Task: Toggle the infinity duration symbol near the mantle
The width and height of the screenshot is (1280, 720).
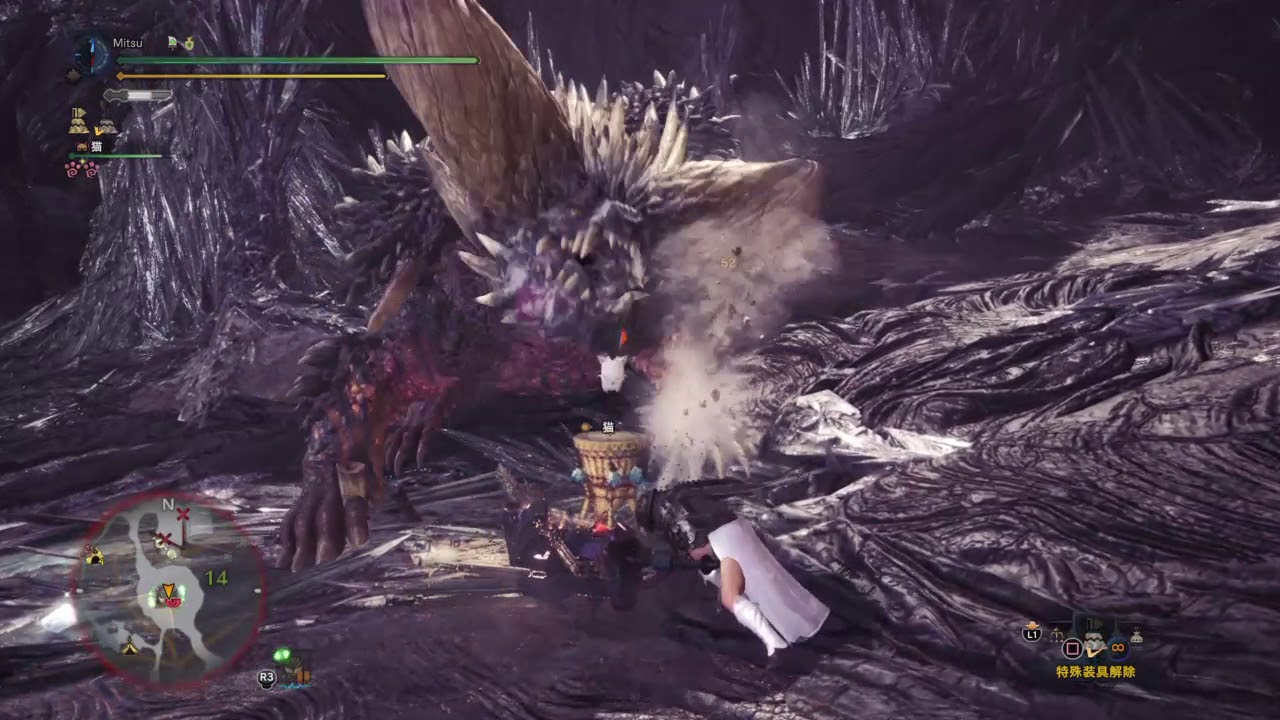Action: pyautogui.click(x=1116, y=646)
